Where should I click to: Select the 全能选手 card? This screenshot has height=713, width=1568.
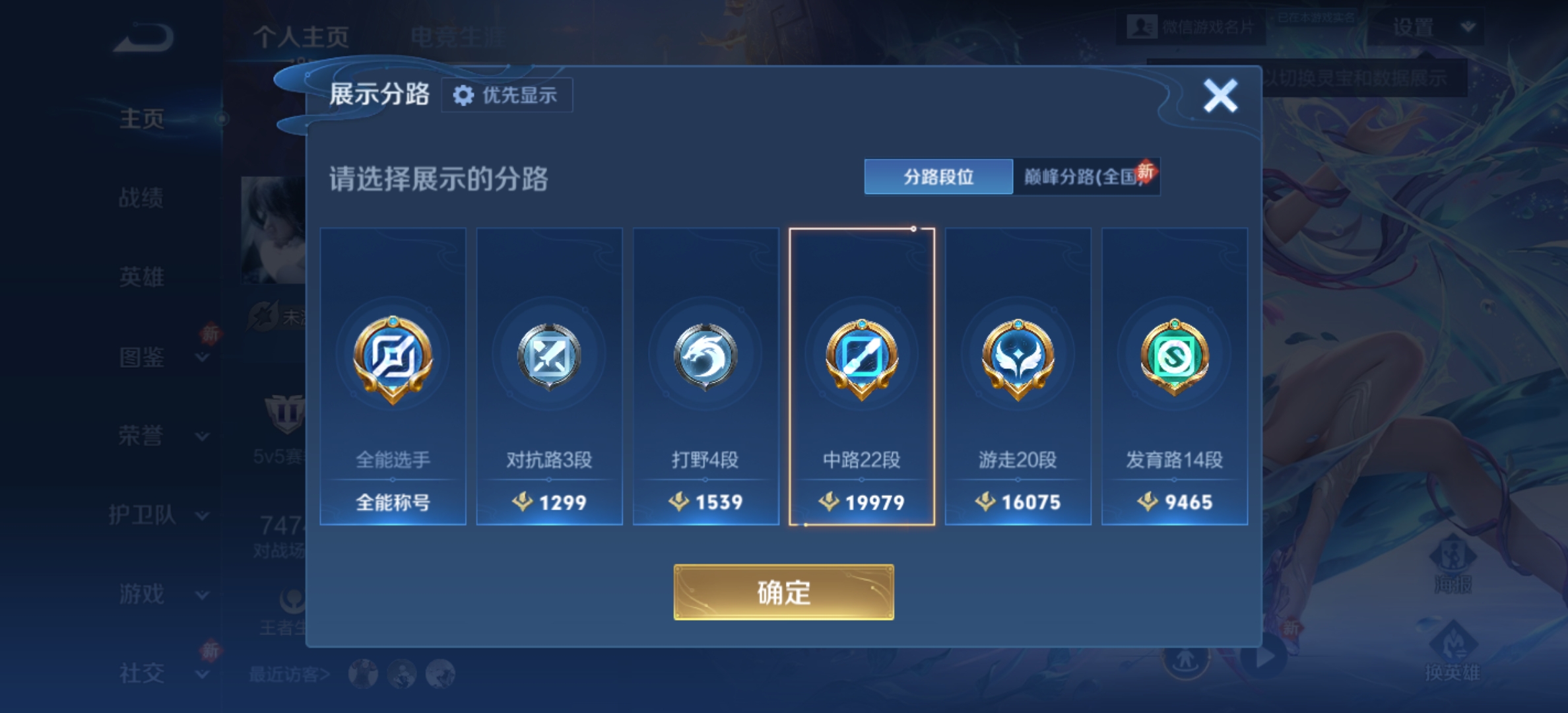click(x=393, y=376)
